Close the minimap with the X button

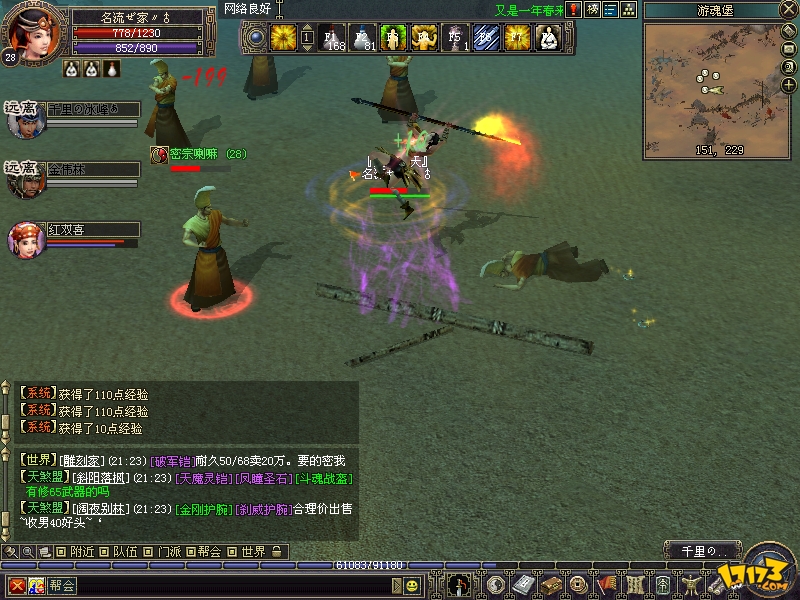click(790, 10)
